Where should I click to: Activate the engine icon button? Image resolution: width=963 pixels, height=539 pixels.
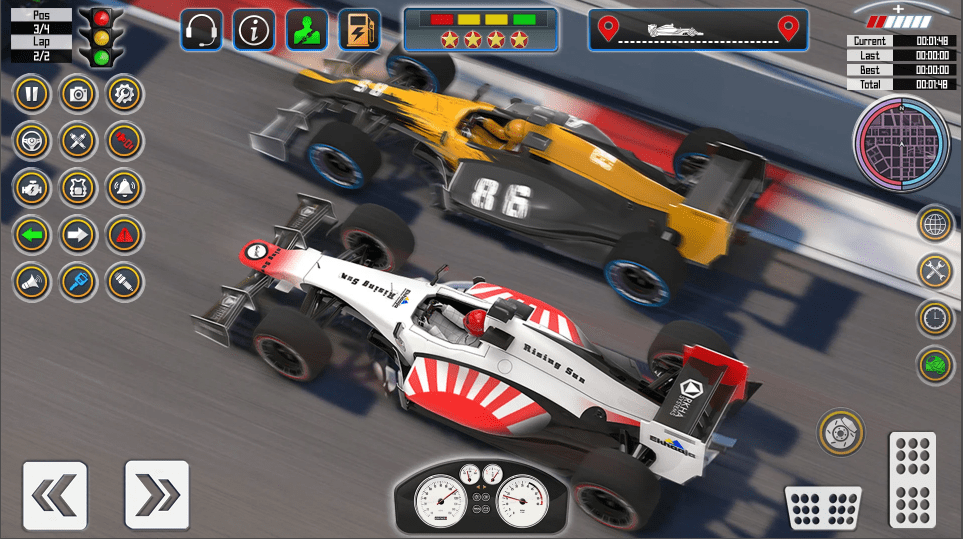click(32, 187)
